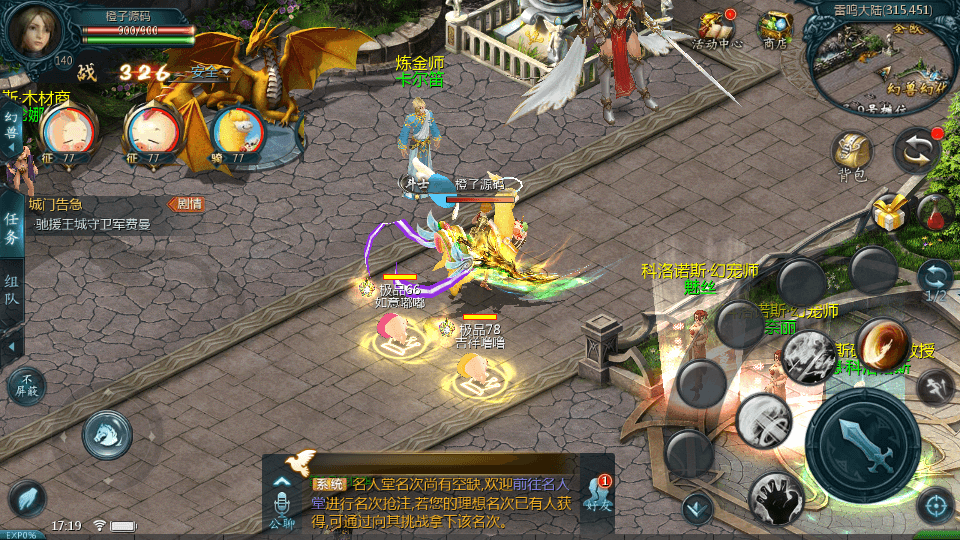Use the red health potion
The image size is (960, 540).
pos(934,213)
